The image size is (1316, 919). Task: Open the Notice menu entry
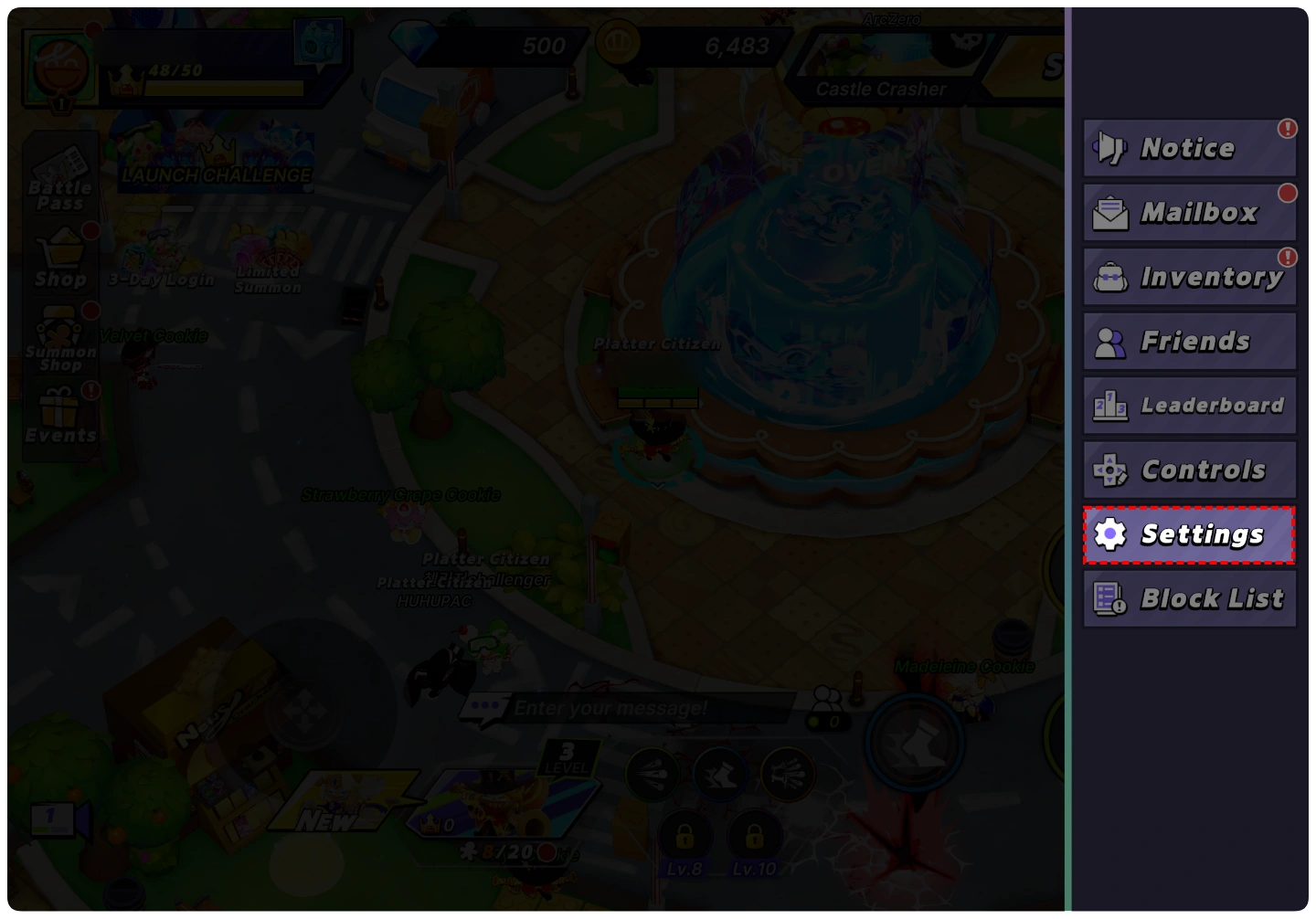(x=1189, y=148)
